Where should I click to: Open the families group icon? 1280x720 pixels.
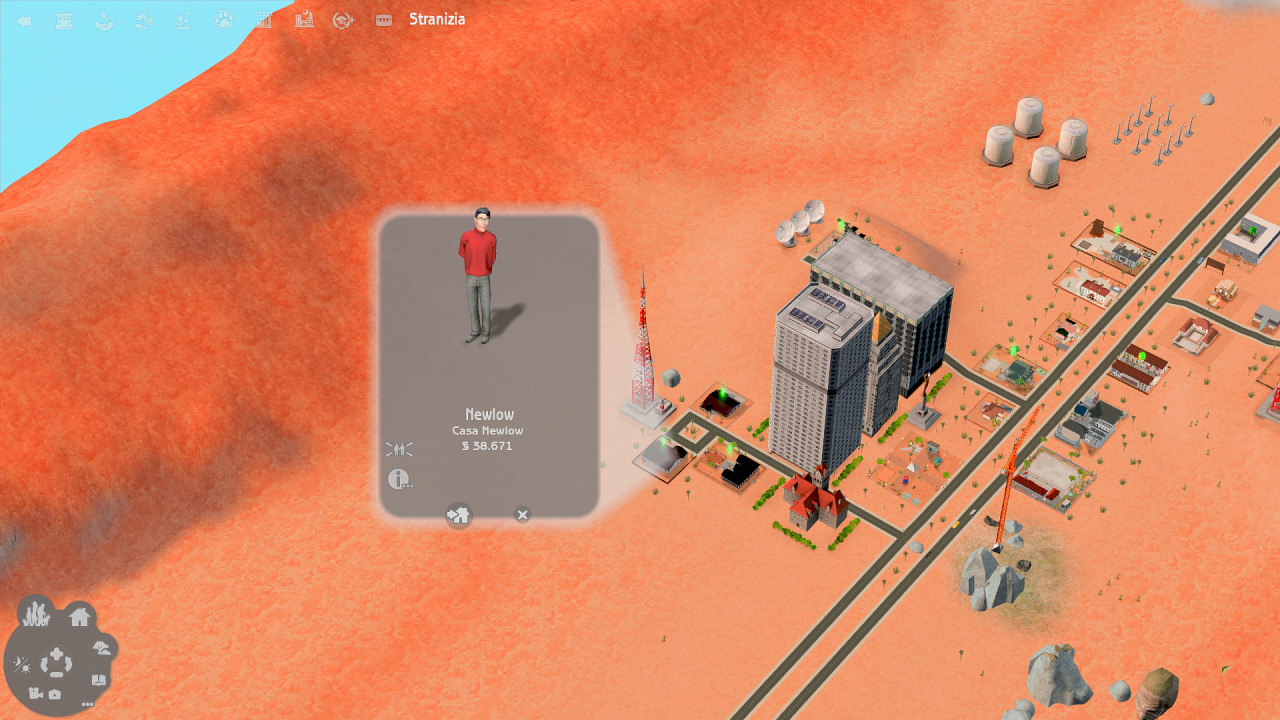(x=36, y=612)
